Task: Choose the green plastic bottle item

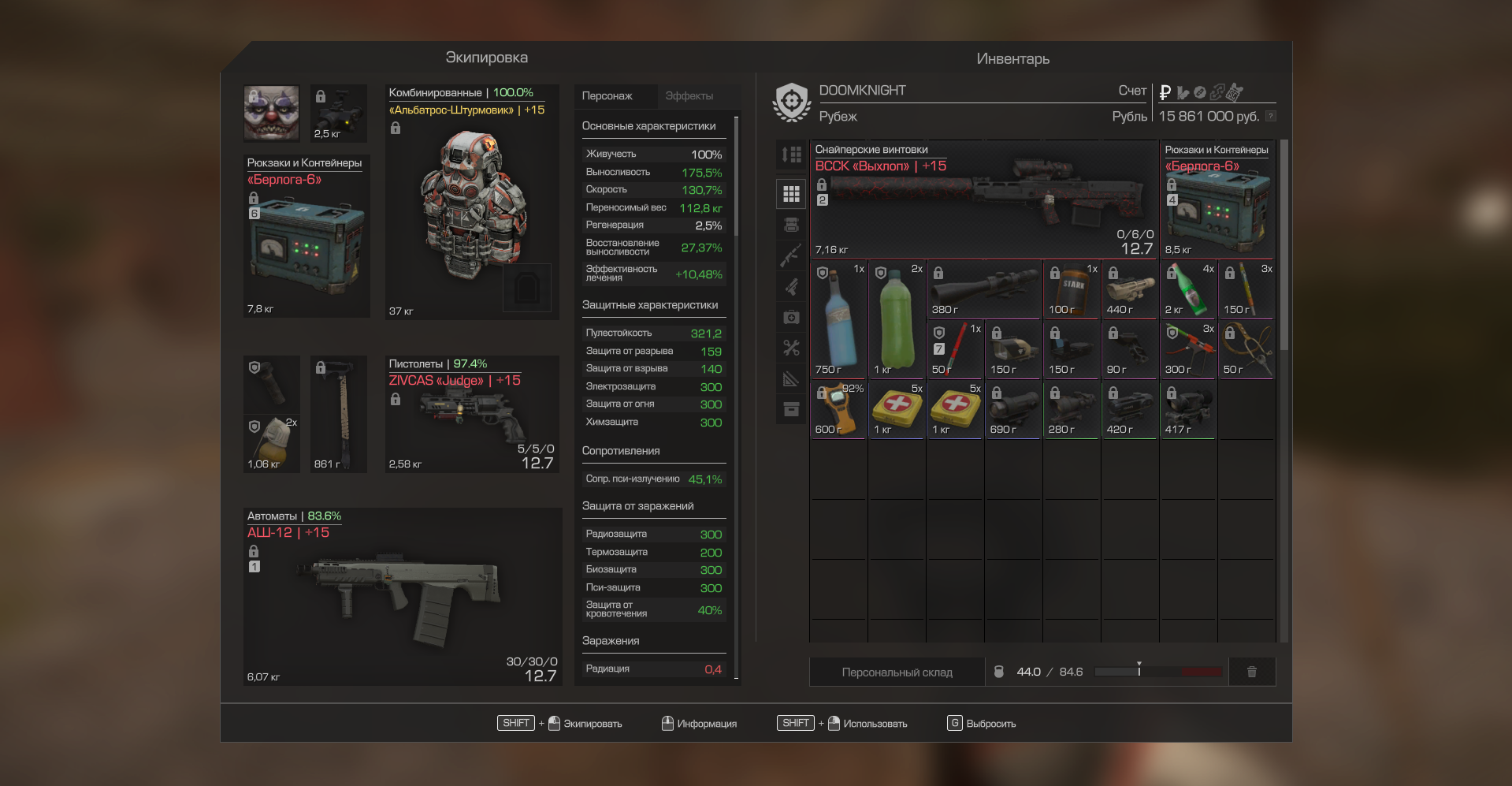Action: [x=897, y=319]
